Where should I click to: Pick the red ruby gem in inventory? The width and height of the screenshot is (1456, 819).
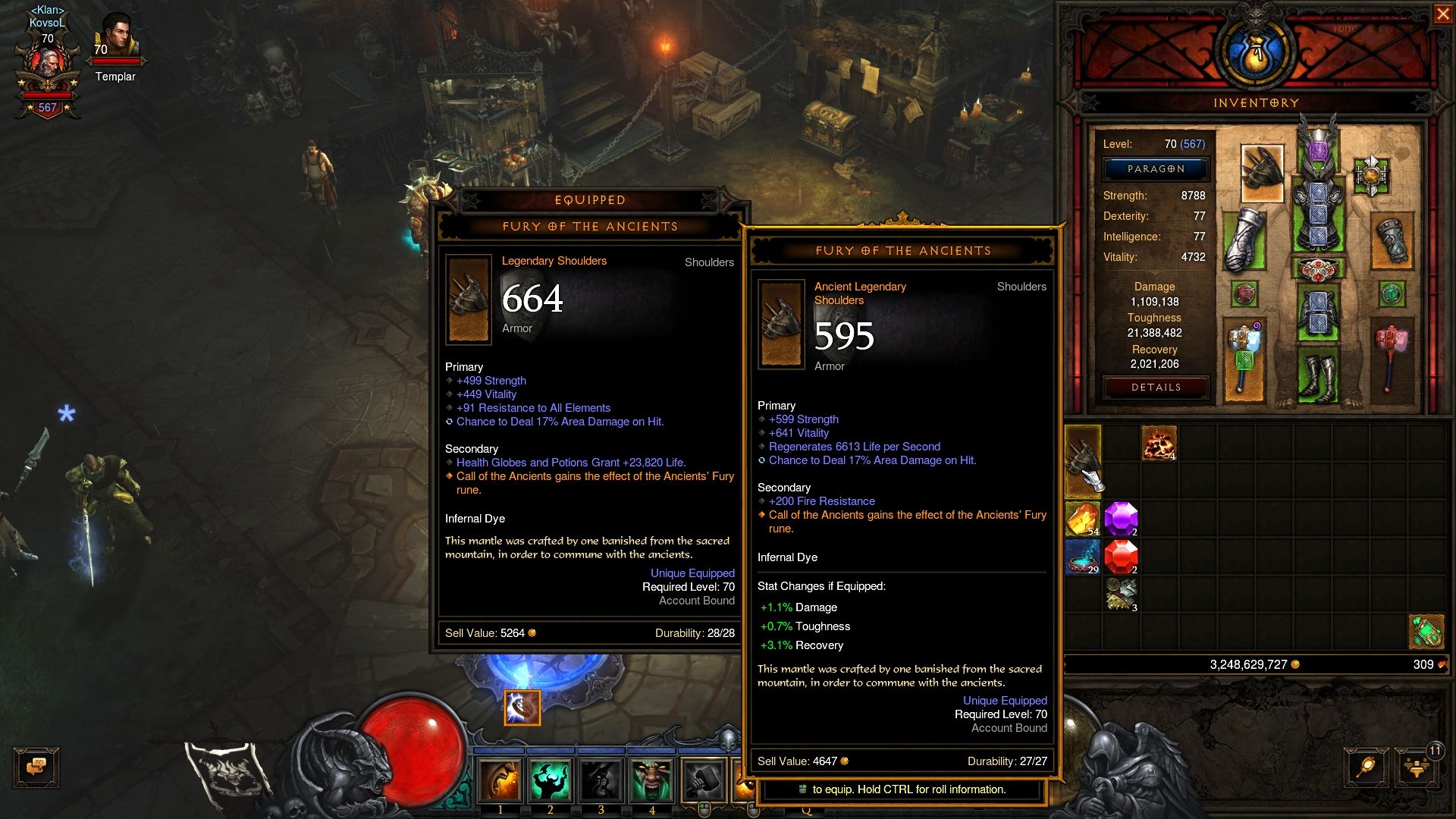coord(1121,557)
